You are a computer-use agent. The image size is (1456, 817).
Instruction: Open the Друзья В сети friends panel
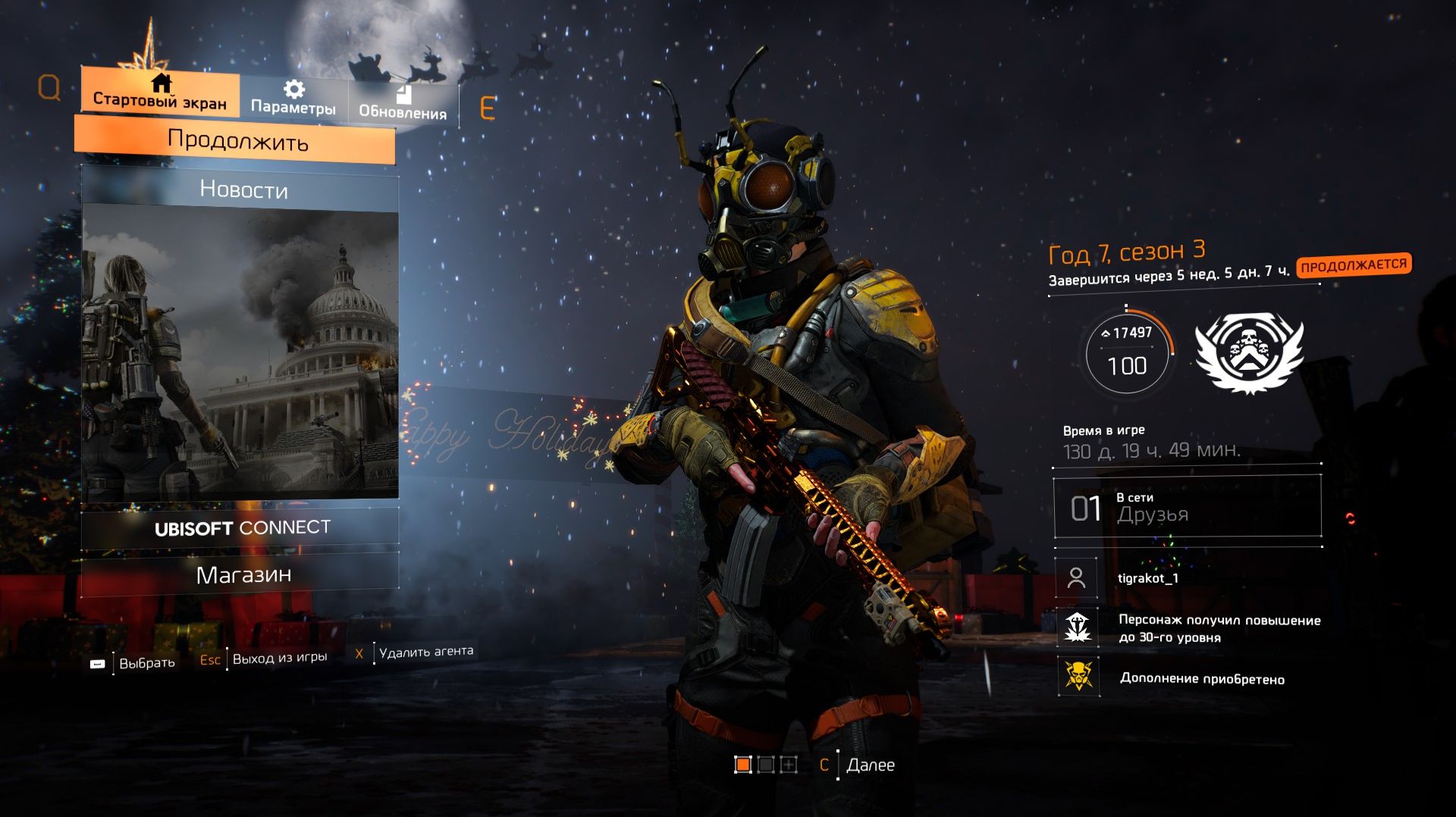1187,507
